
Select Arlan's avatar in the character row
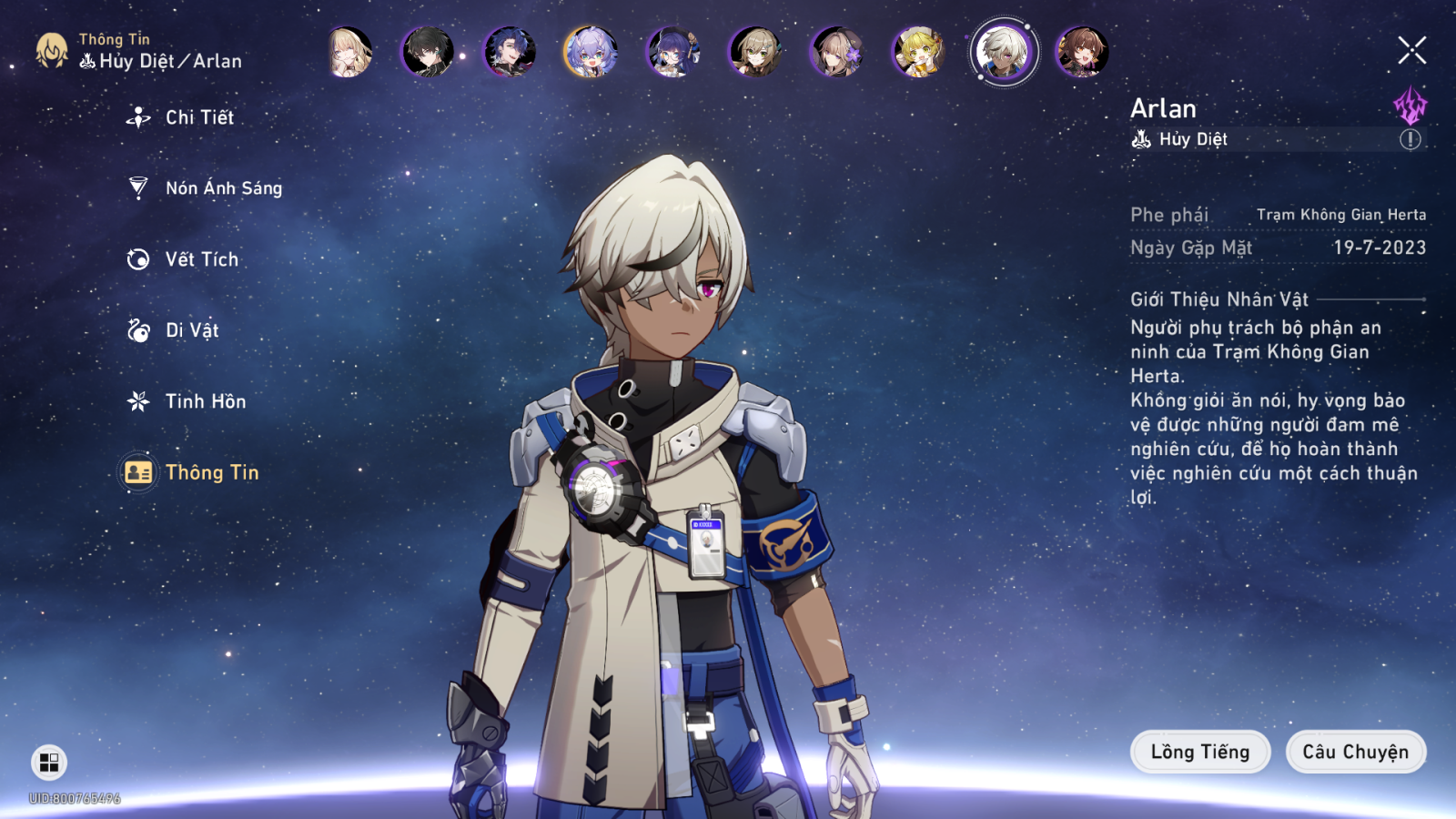pyautogui.click(x=1005, y=52)
